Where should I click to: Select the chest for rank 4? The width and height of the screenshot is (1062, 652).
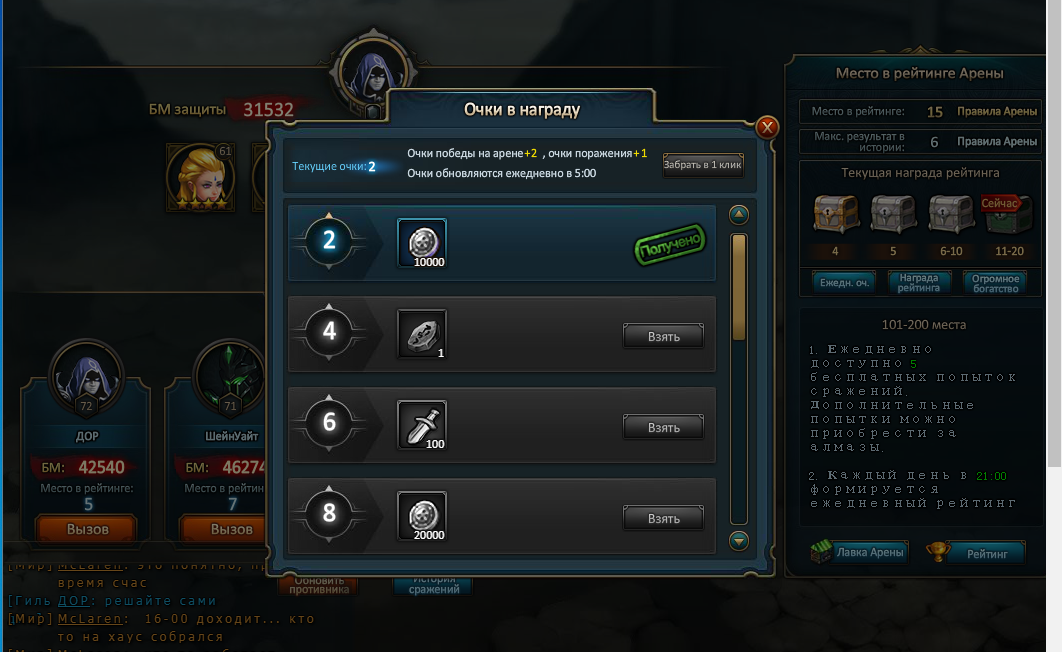pos(835,215)
